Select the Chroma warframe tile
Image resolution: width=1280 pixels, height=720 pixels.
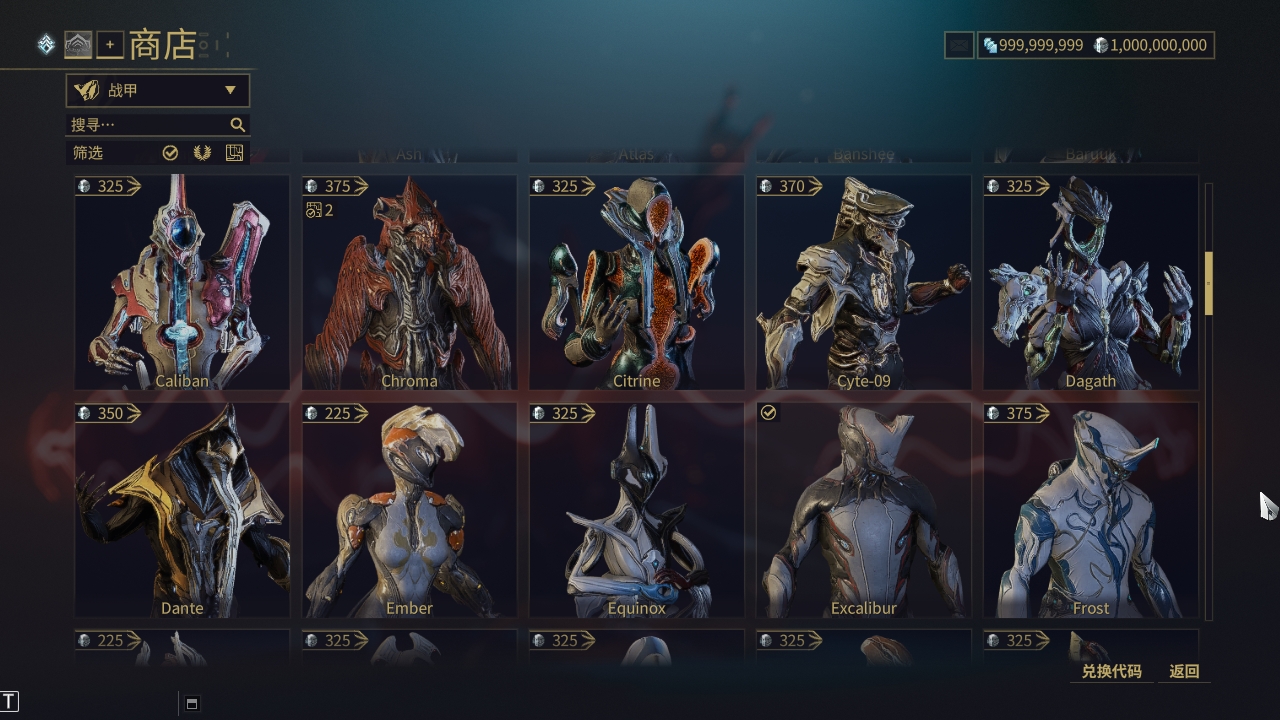[409, 283]
